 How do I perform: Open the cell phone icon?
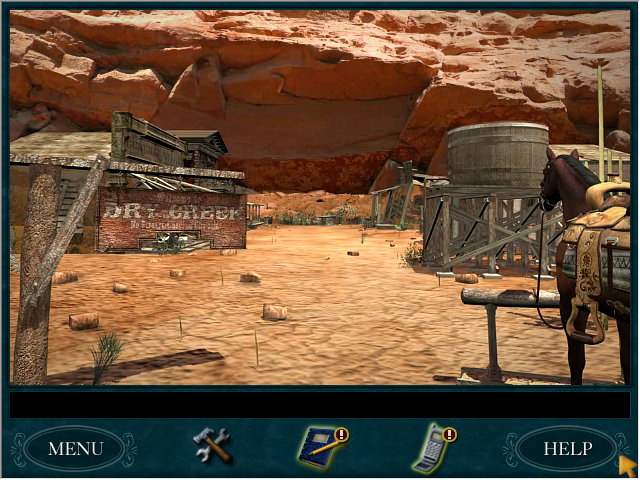(x=432, y=448)
